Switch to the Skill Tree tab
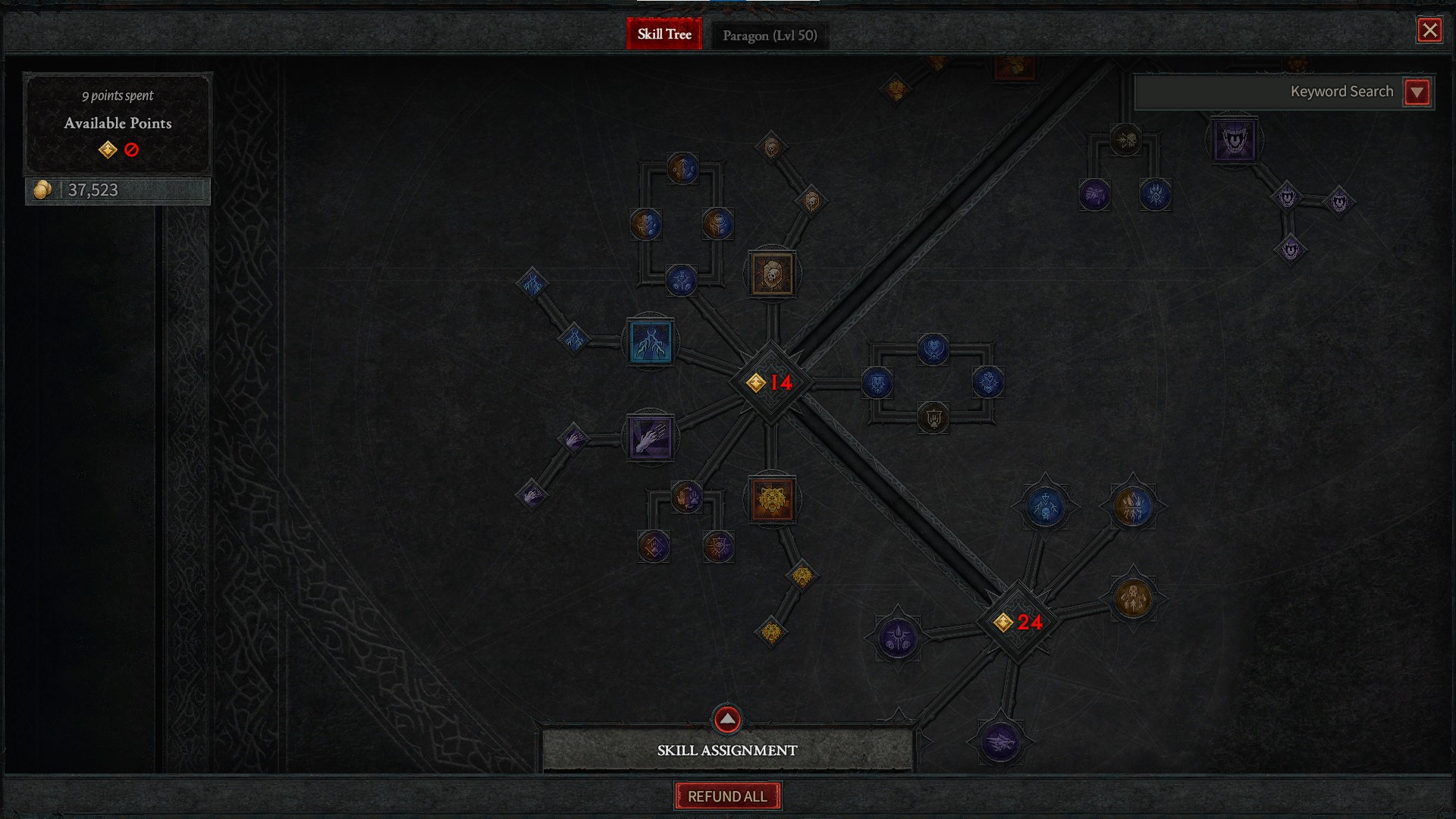The height and width of the screenshot is (819, 1456). click(x=664, y=34)
